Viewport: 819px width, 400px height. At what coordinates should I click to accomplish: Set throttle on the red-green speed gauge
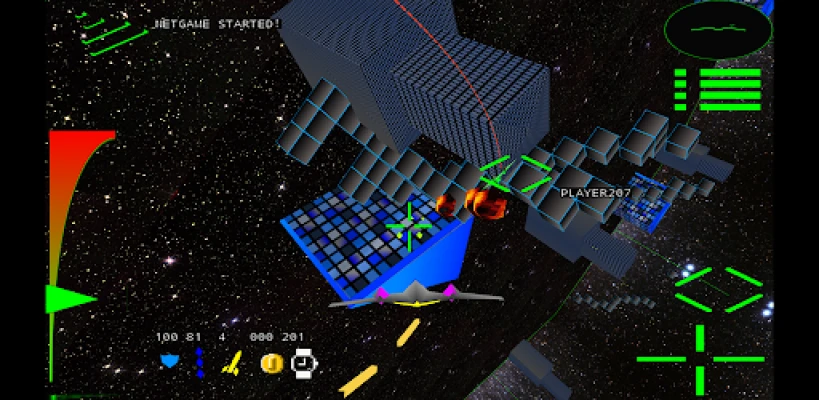(70, 260)
